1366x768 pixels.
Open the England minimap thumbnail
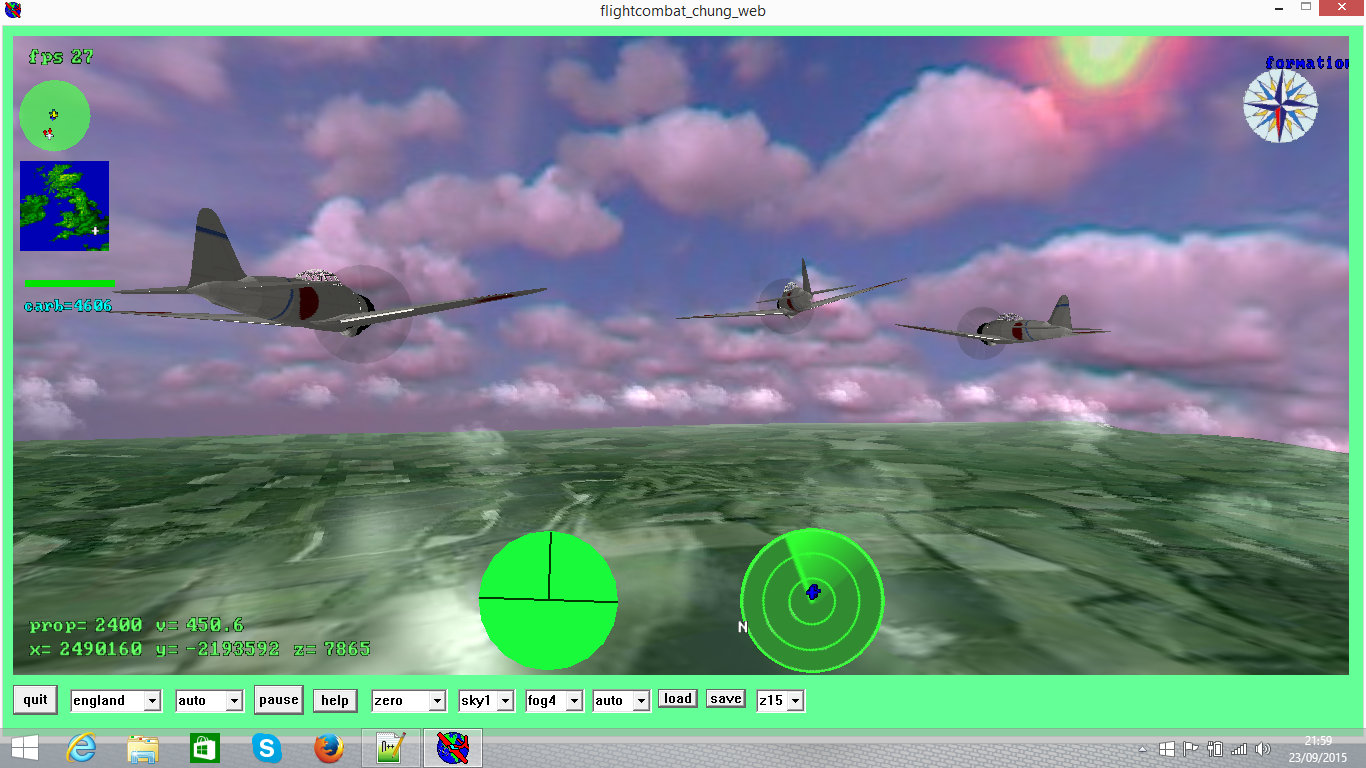click(x=64, y=206)
